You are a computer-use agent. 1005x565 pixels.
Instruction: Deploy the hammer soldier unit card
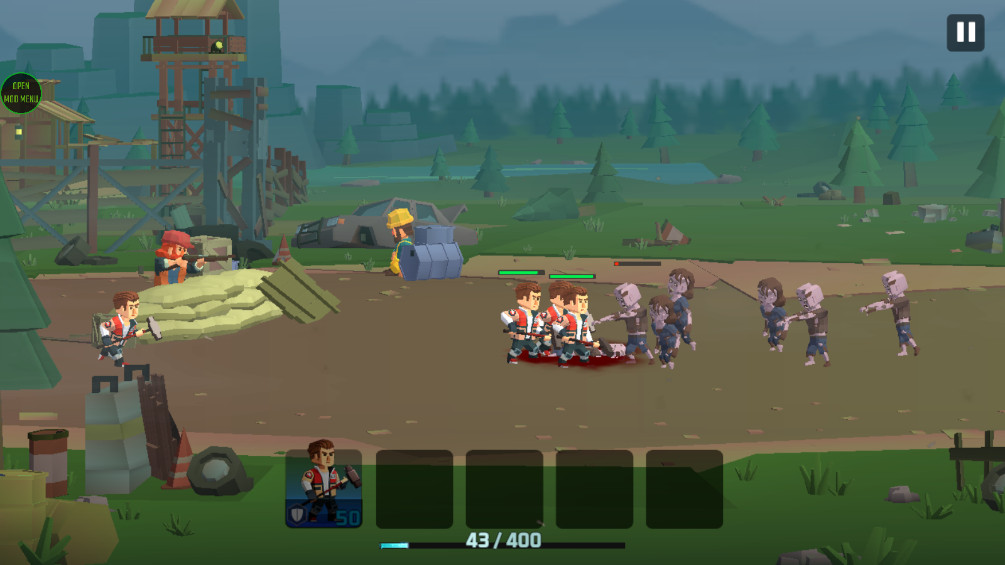[x=324, y=488]
